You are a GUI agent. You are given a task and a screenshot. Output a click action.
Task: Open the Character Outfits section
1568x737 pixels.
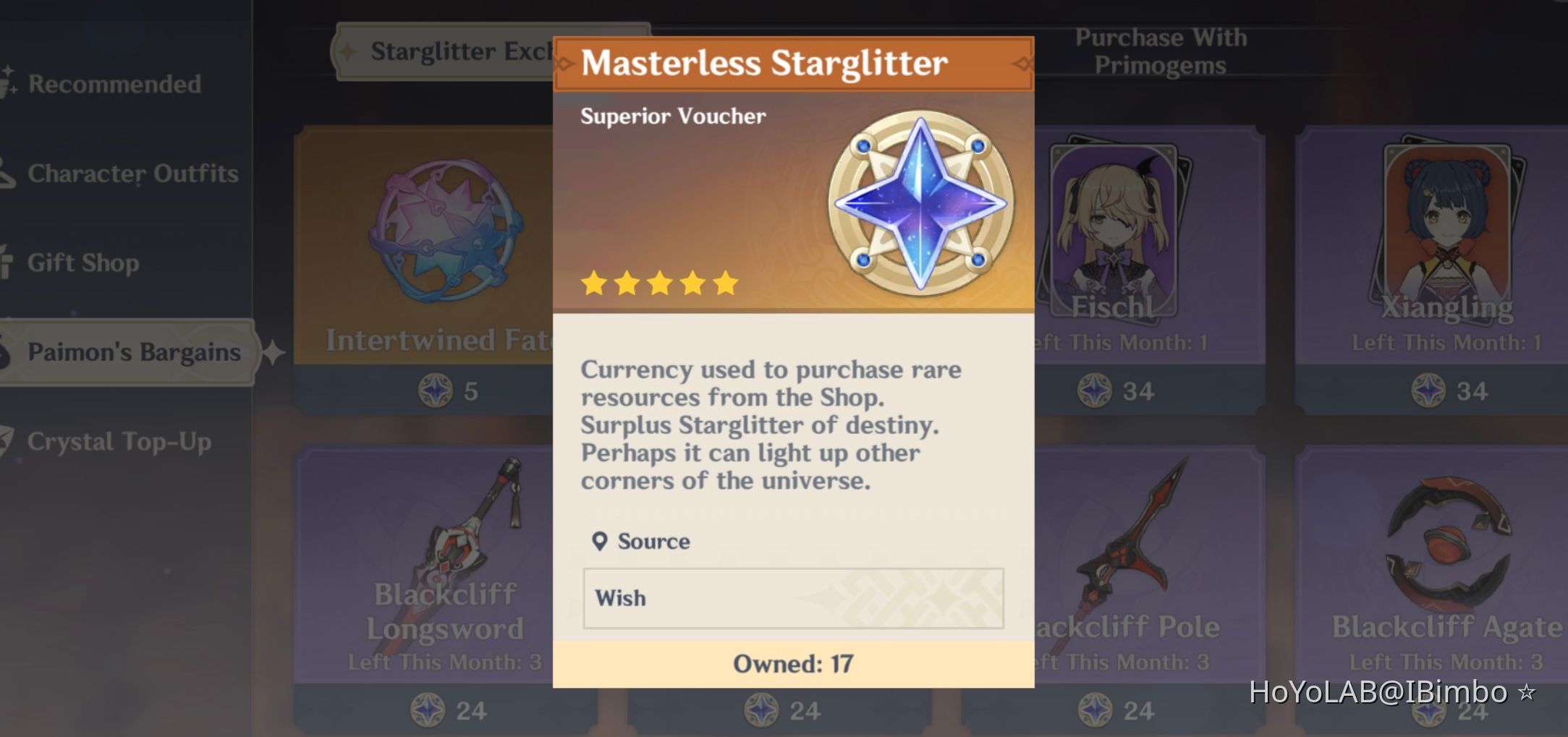(130, 174)
